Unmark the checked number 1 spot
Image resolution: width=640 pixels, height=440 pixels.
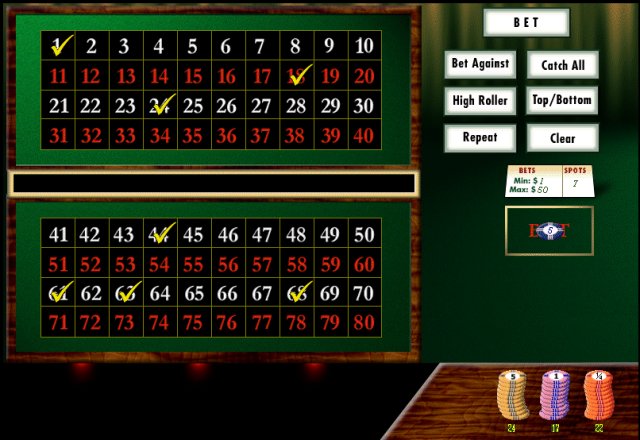tap(59, 46)
